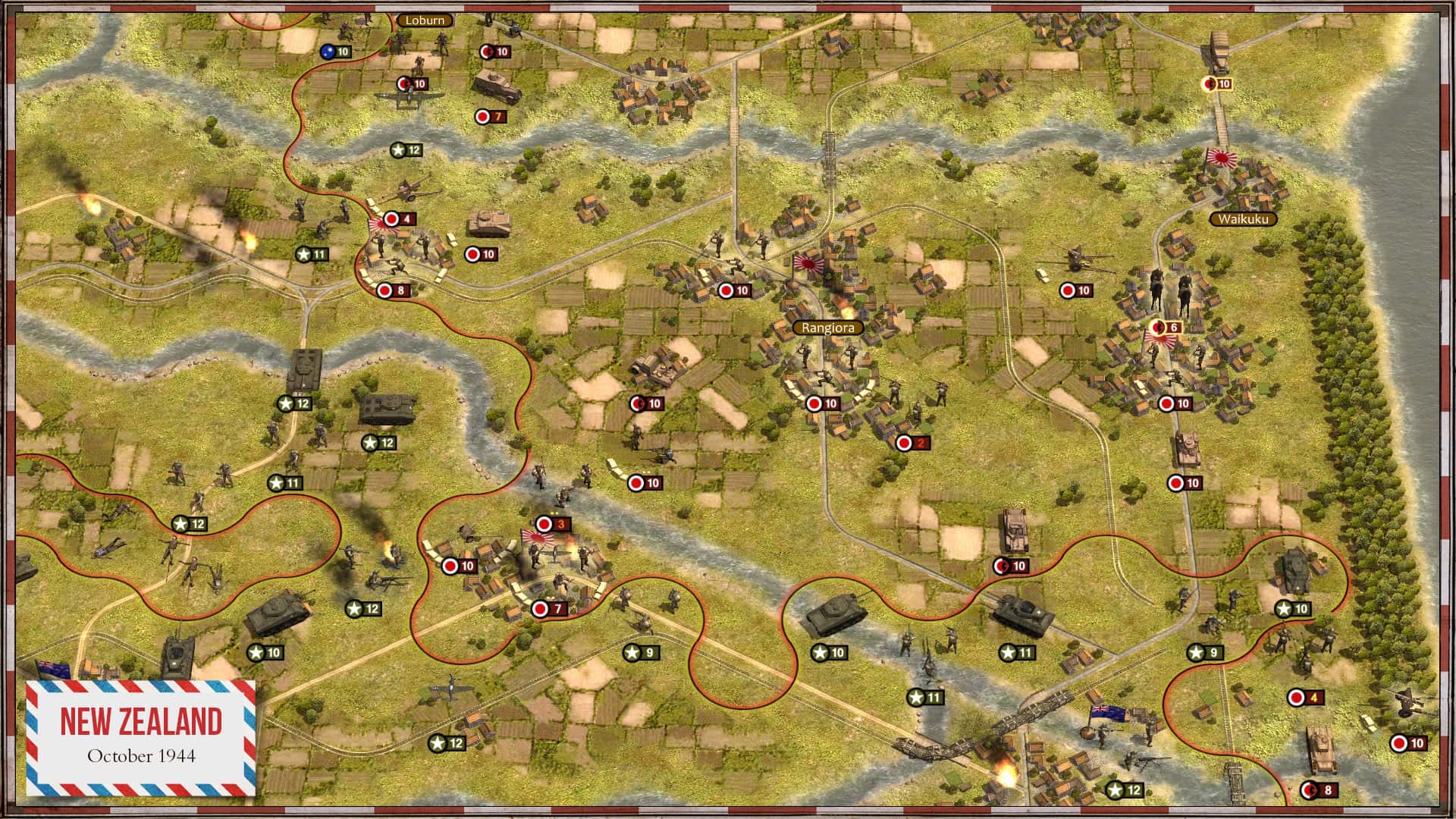1456x819 pixels.
Task: Open the red strength 6 badge in Waikuku
Action: 1168,328
